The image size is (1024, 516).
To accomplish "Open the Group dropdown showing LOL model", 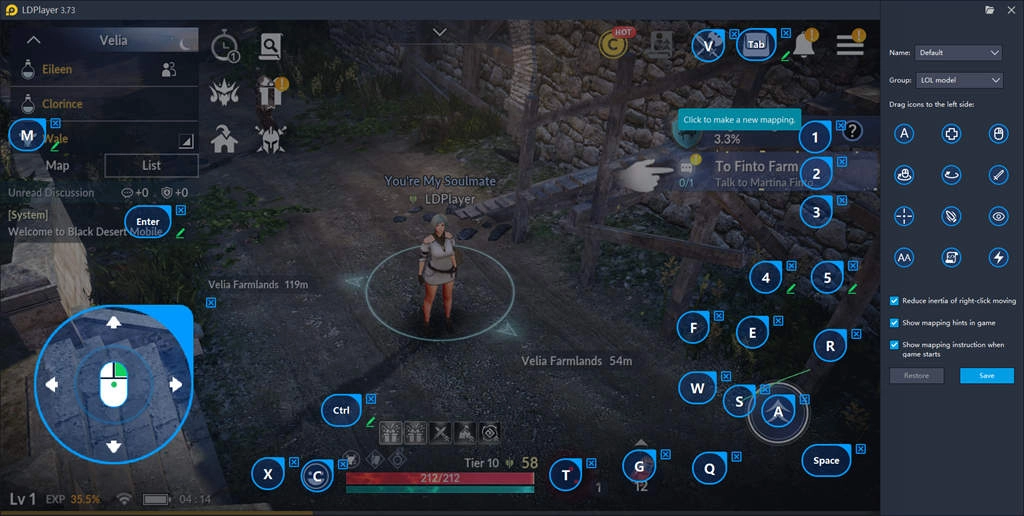I will 958,80.
